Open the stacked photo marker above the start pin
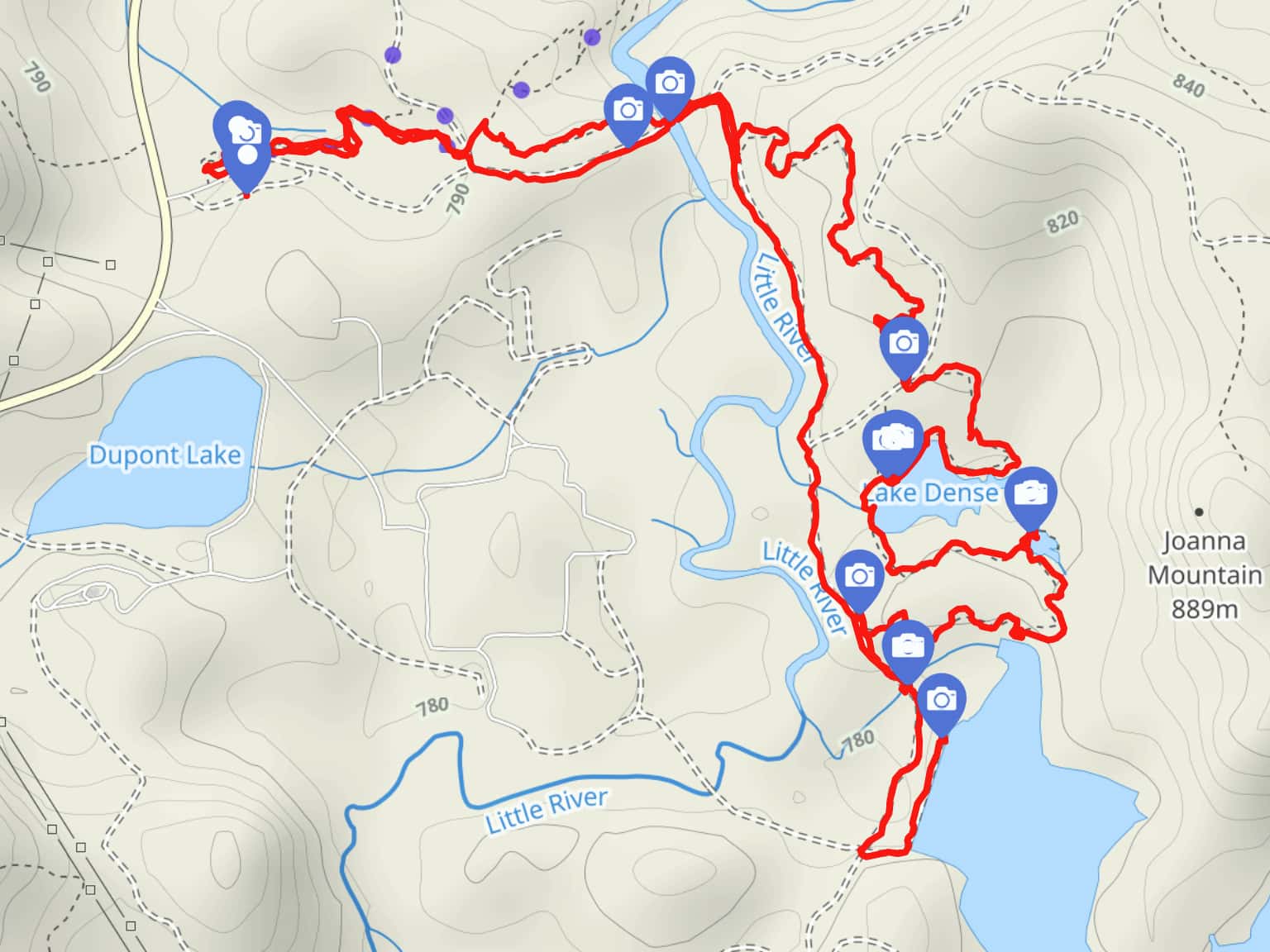Viewport: 1270px width, 952px height. tap(240, 126)
